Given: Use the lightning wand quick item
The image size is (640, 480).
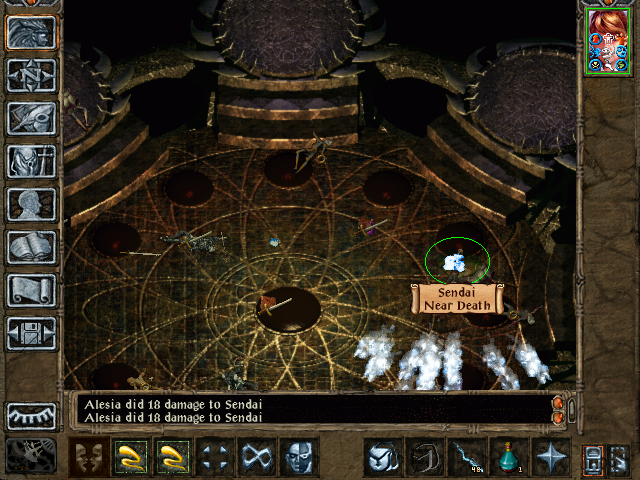Looking at the screenshot, I should click(467, 457).
